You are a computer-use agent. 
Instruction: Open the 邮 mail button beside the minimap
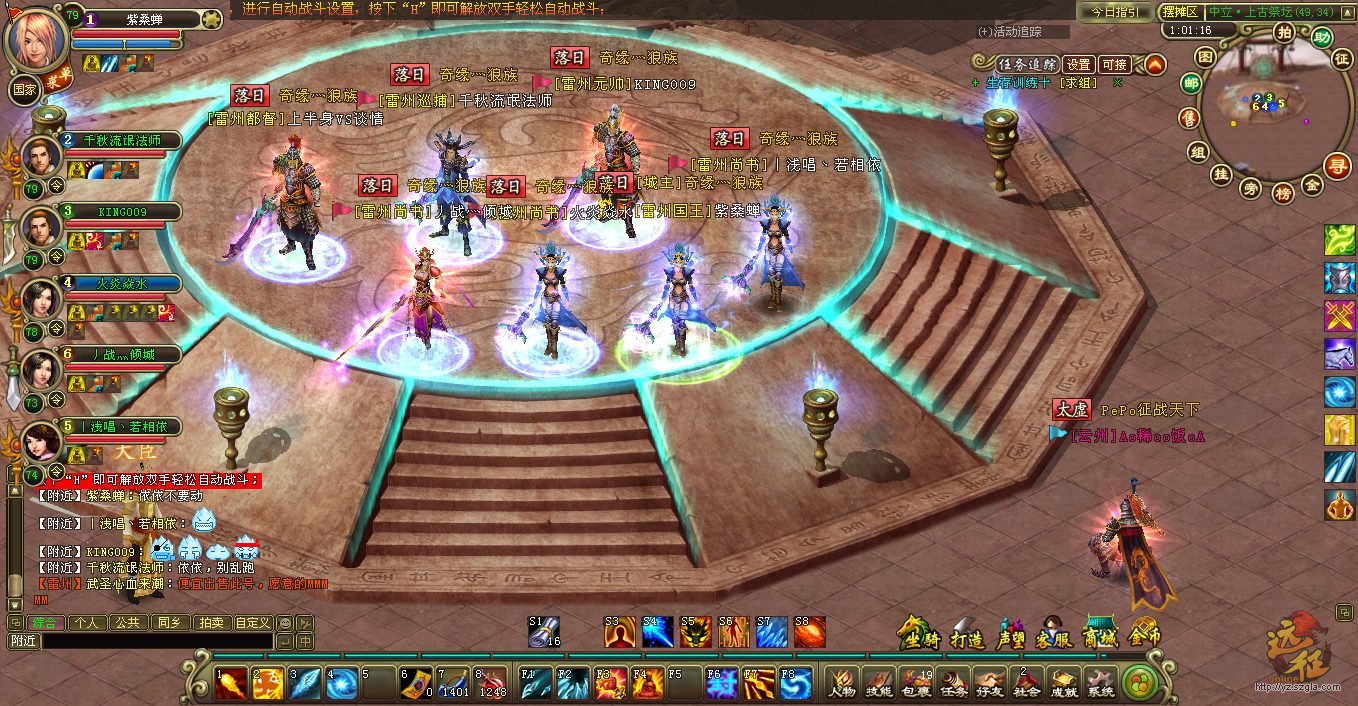tap(1190, 84)
